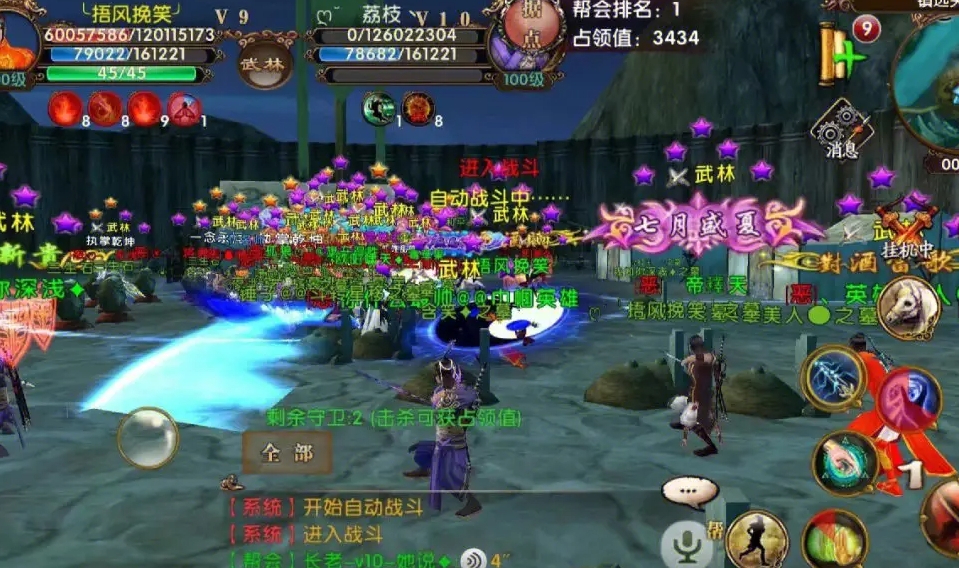Image resolution: width=959 pixels, height=568 pixels.
Task: Select the player portrait of 捂风挽笑
Action: (17, 40)
